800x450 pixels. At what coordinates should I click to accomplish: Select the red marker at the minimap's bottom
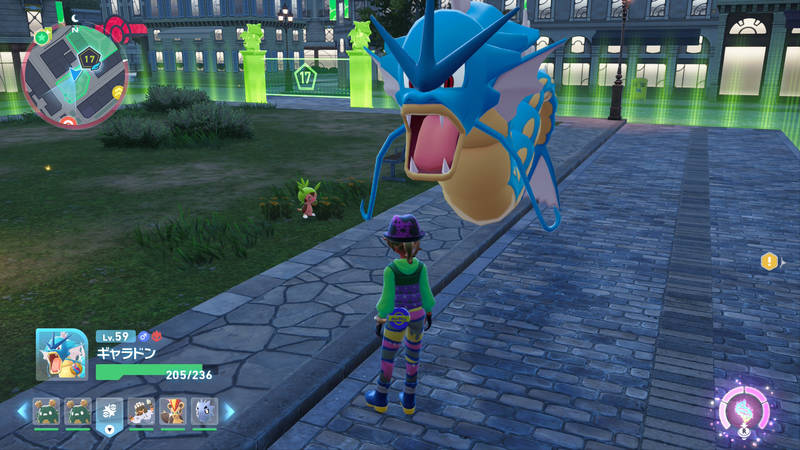(68, 123)
